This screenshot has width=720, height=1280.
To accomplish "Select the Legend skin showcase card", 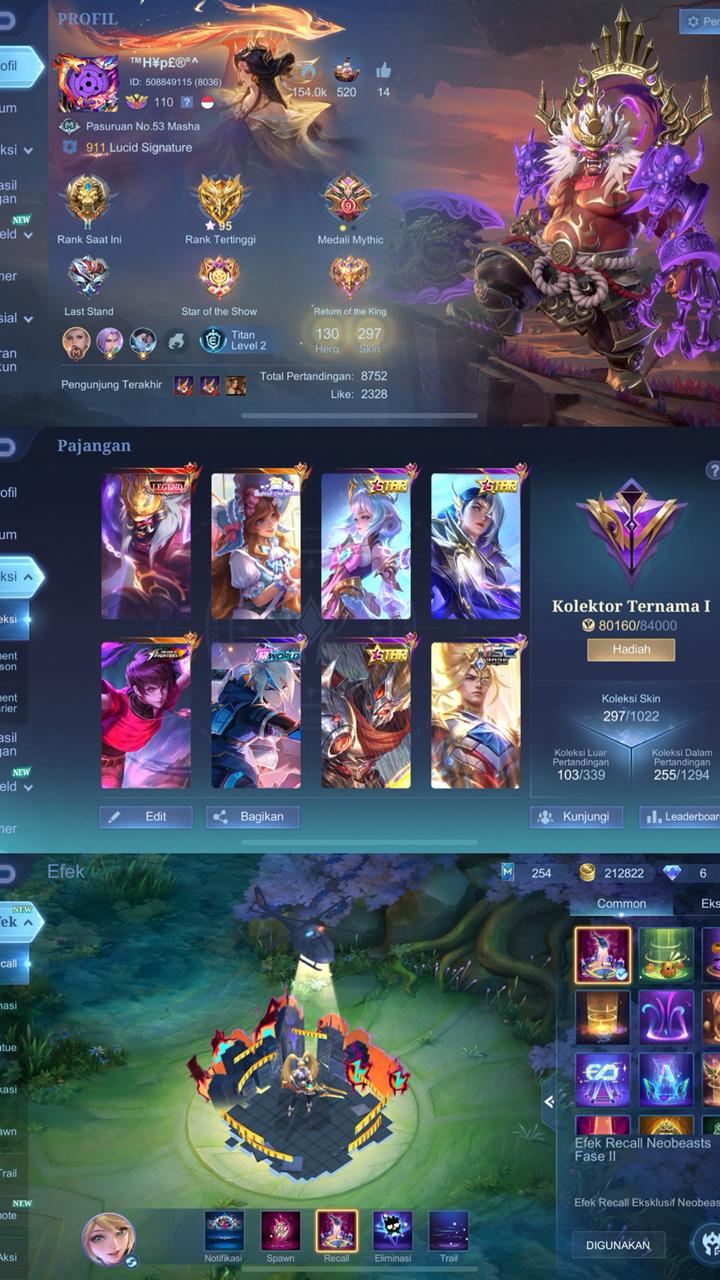I will [146, 546].
